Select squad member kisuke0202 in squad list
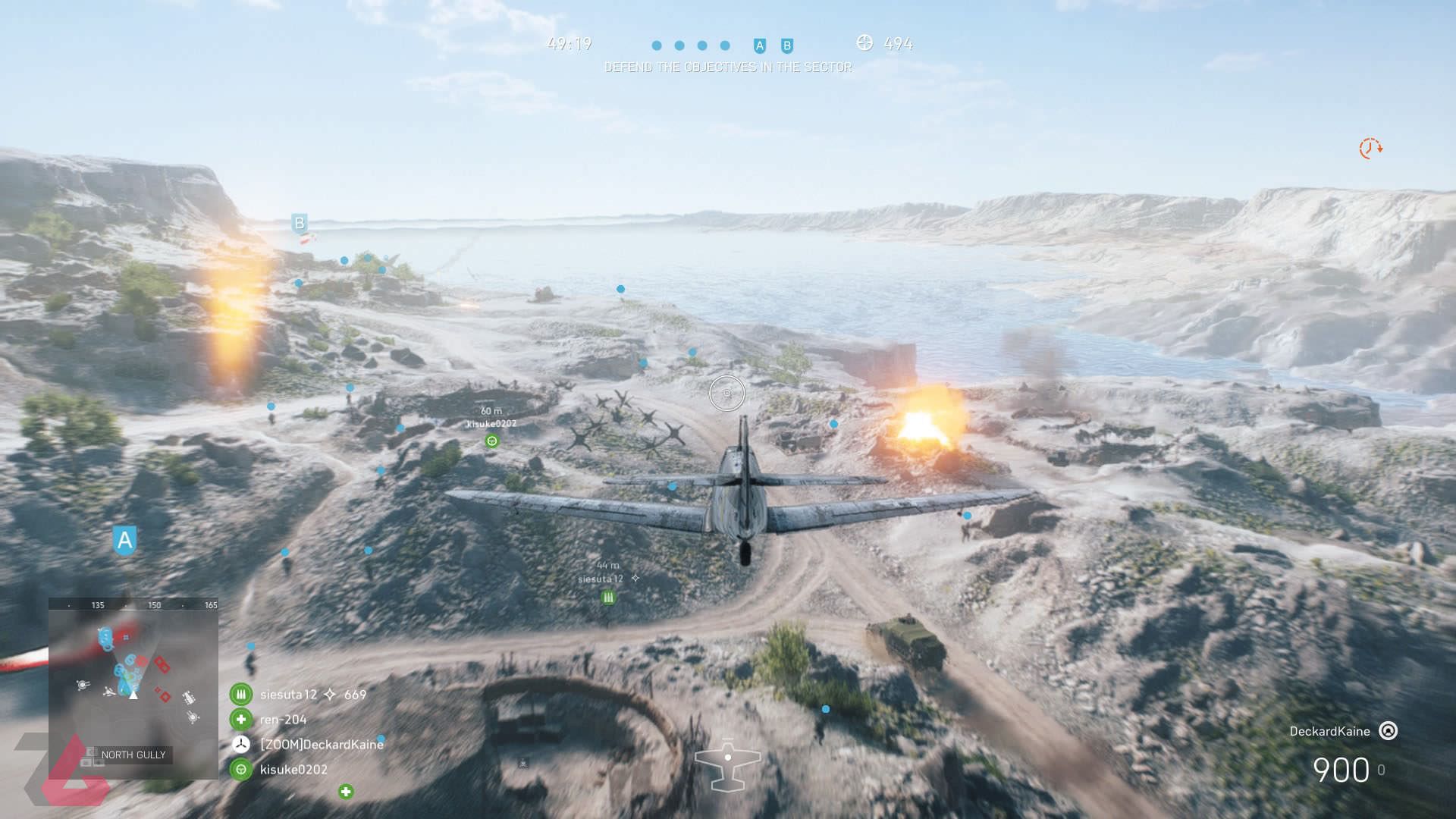This screenshot has width=1456, height=819. click(x=293, y=770)
